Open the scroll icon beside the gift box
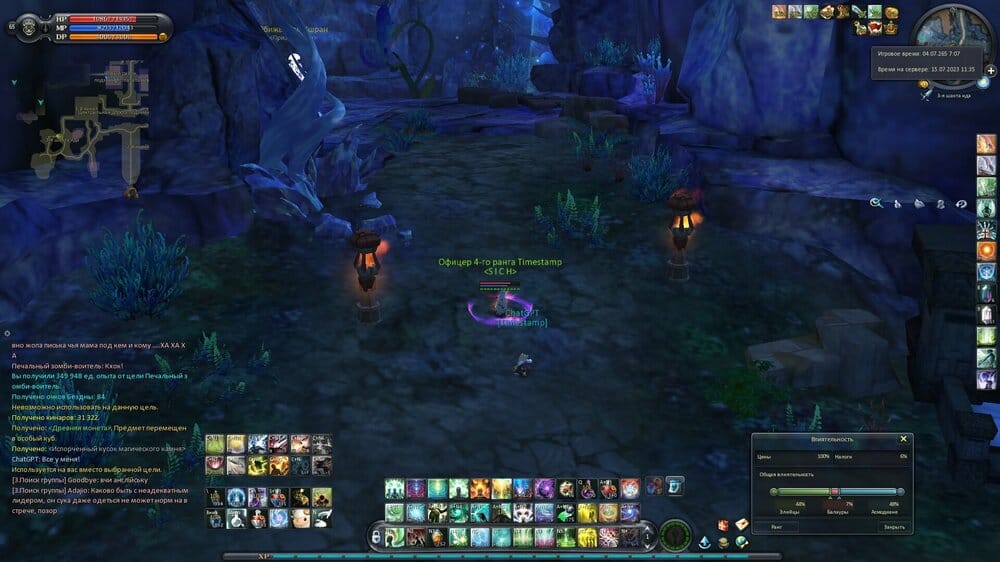The image size is (1000, 562). coord(741,524)
